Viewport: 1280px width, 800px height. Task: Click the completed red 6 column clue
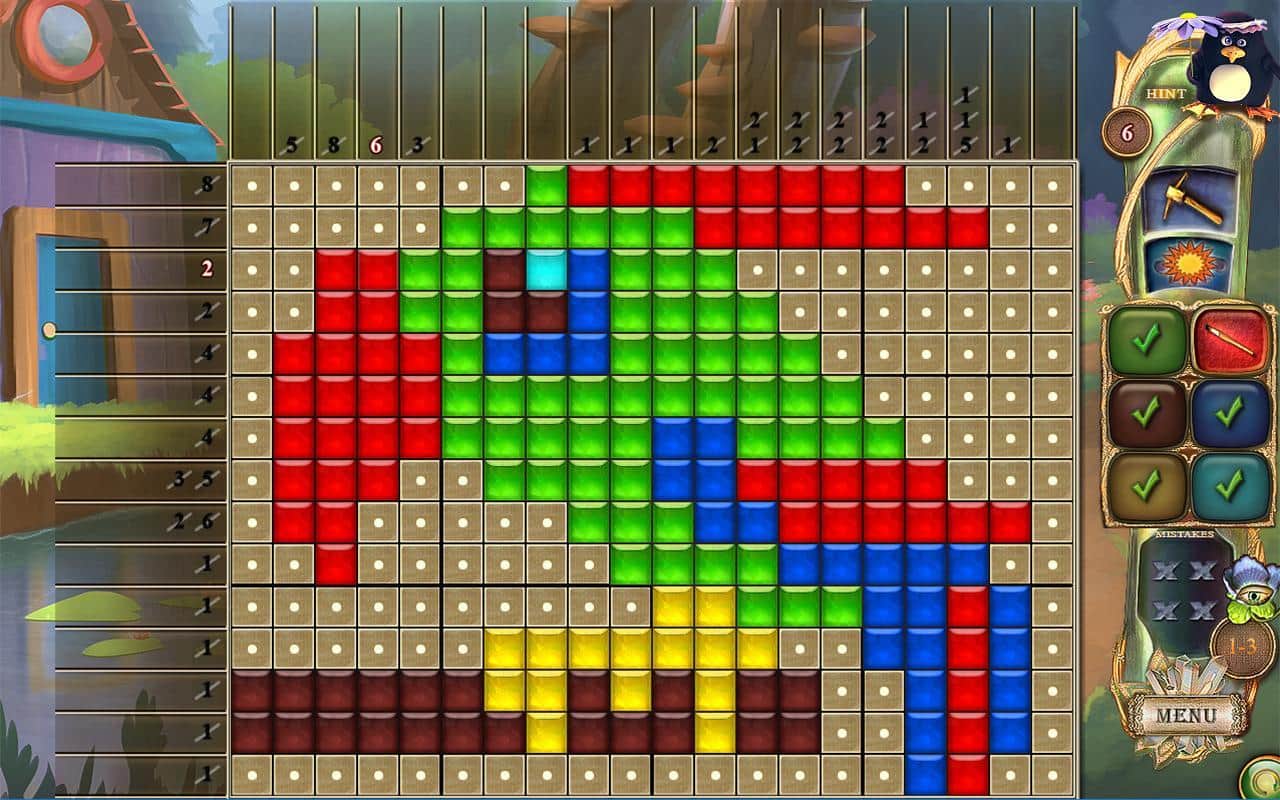pos(375,144)
